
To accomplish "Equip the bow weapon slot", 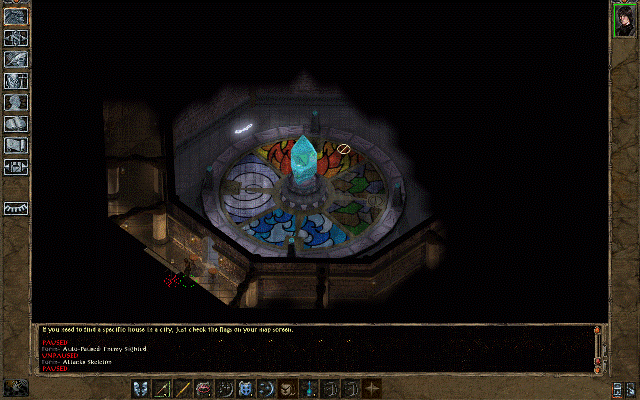I will [x=163, y=388].
